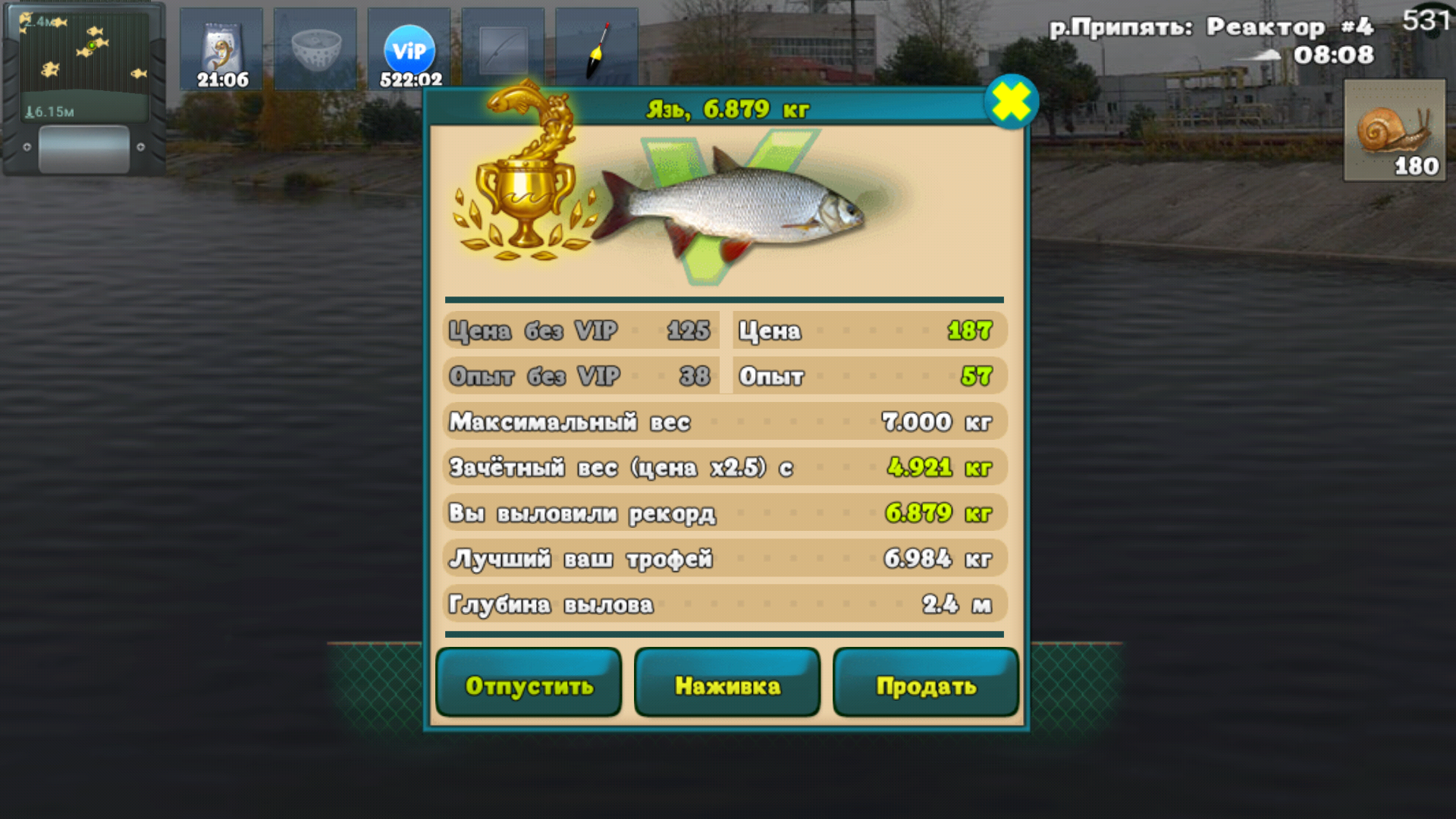The height and width of the screenshot is (819, 1456).
Task: Open the snail bait slot
Action: 1394,130
